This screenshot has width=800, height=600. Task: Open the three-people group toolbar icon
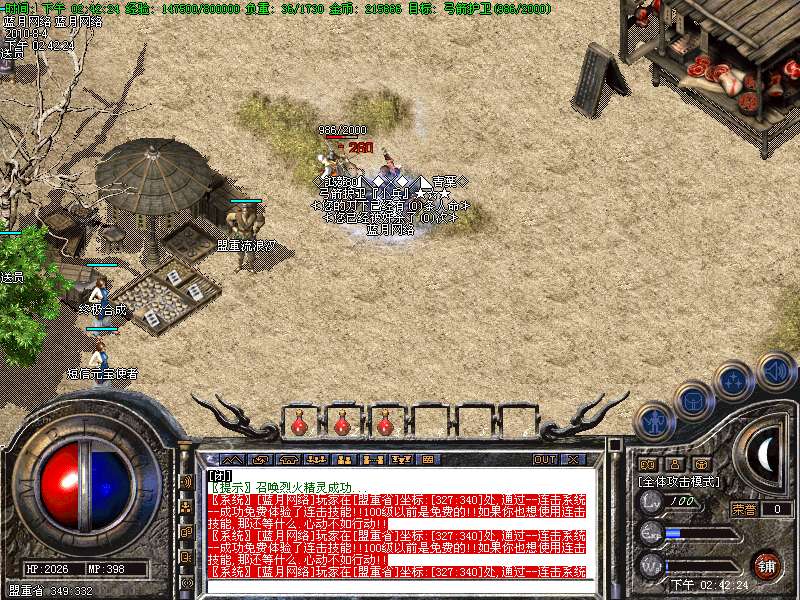click(x=318, y=459)
